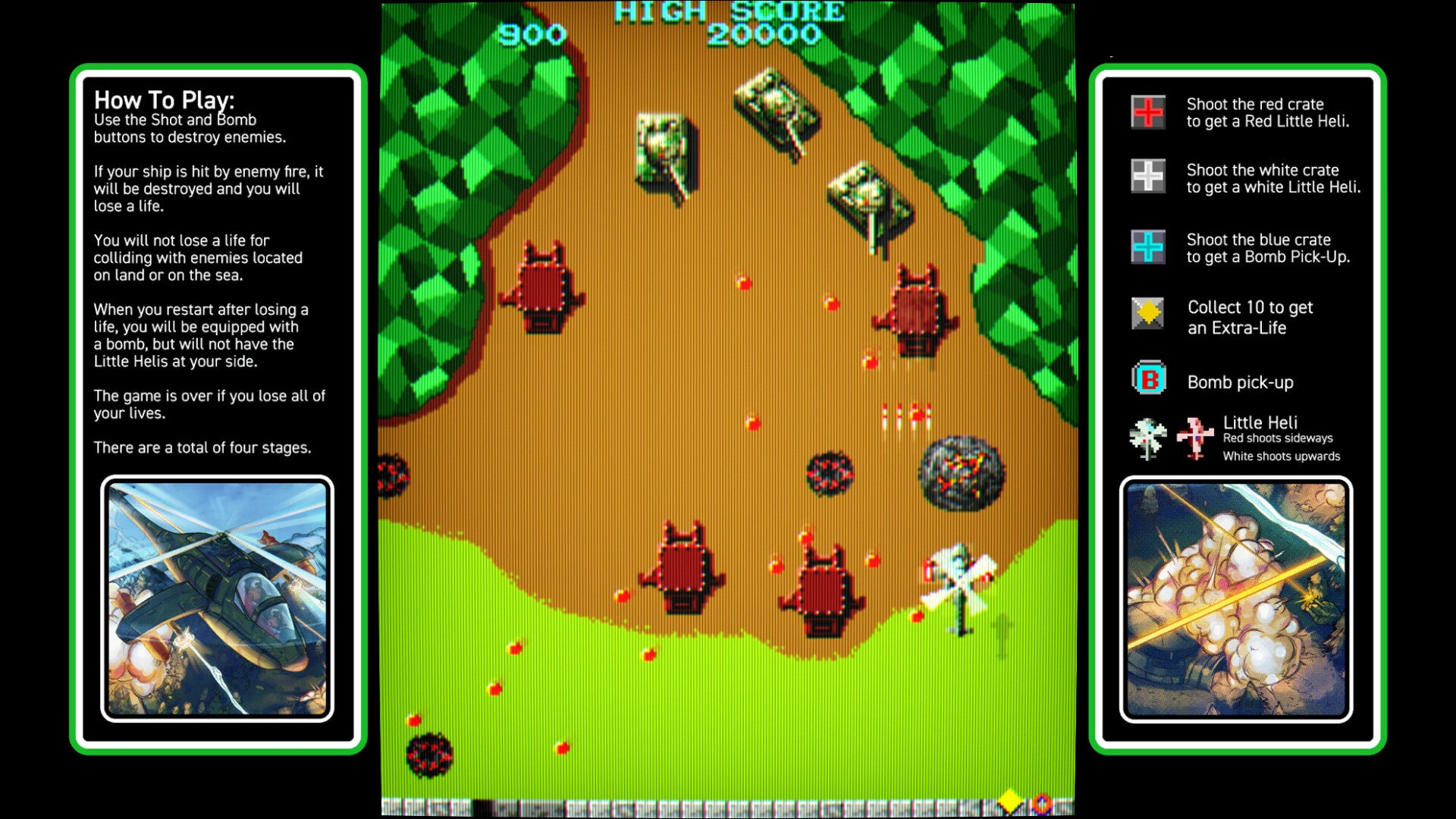Click the 'Little Heli' legend label
The image size is (1456, 819).
point(1263,421)
